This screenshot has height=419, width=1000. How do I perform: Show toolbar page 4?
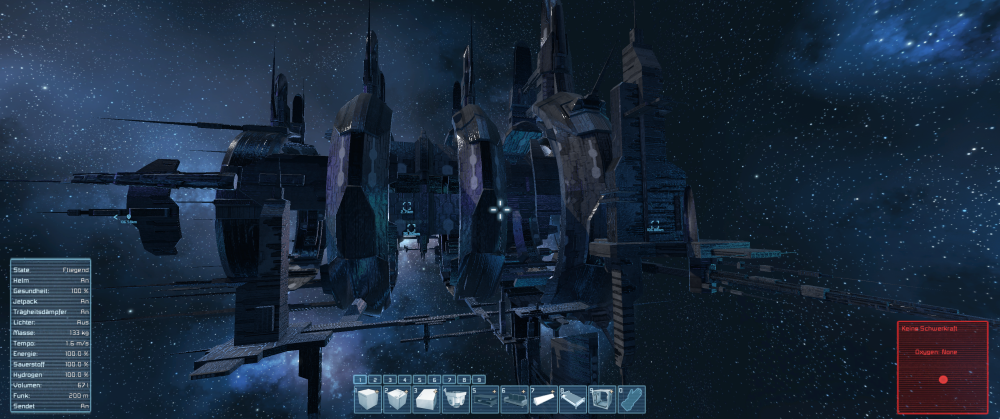(x=406, y=380)
